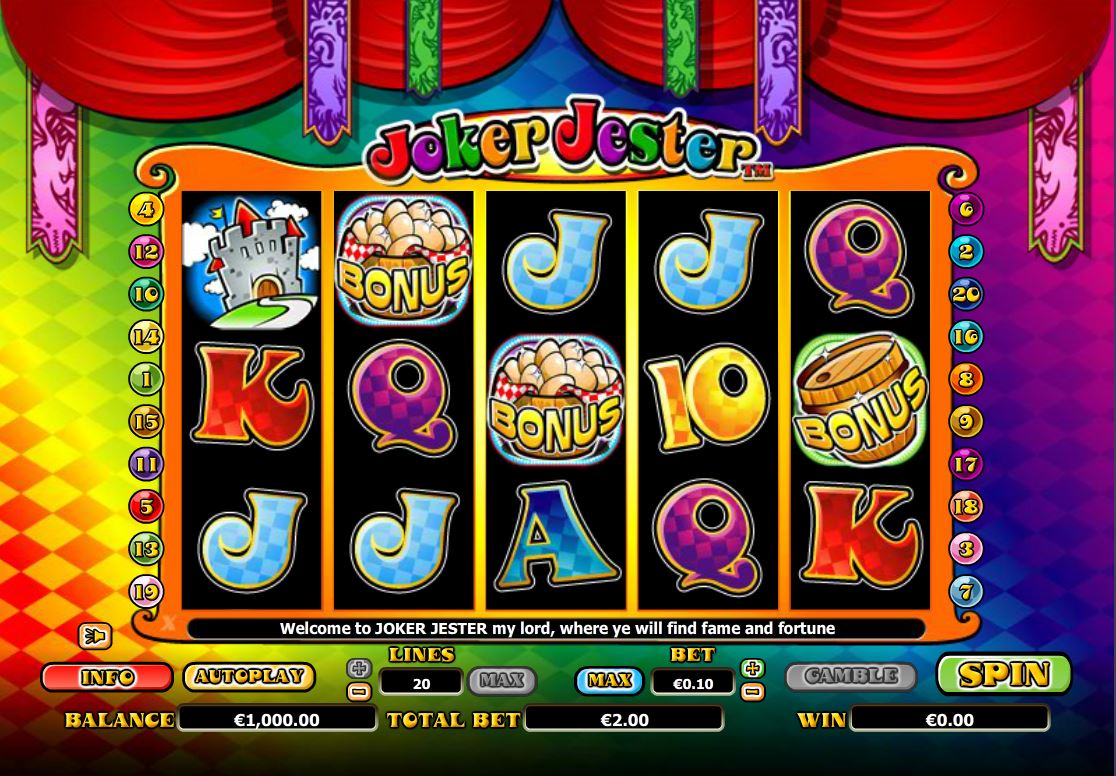This screenshot has width=1116, height=776.
Task: Pick payline 7 indicator
Action: pos(966,592)
